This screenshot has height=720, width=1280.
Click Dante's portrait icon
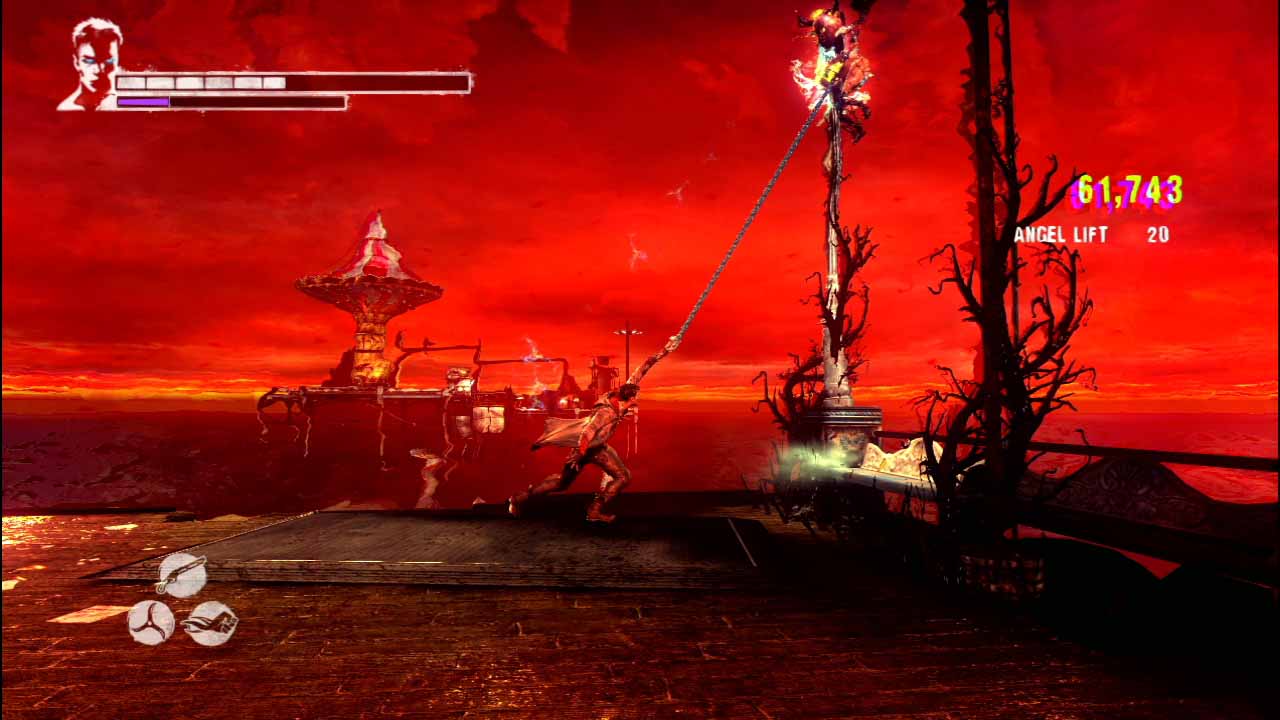pyautogui.click(x=92, y=64)
